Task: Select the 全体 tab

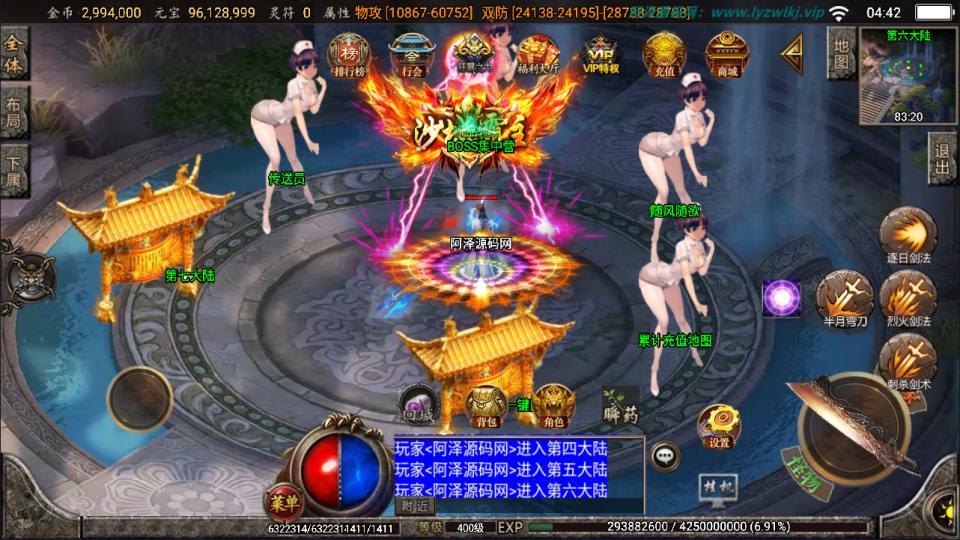Action: tap(14, 54)
